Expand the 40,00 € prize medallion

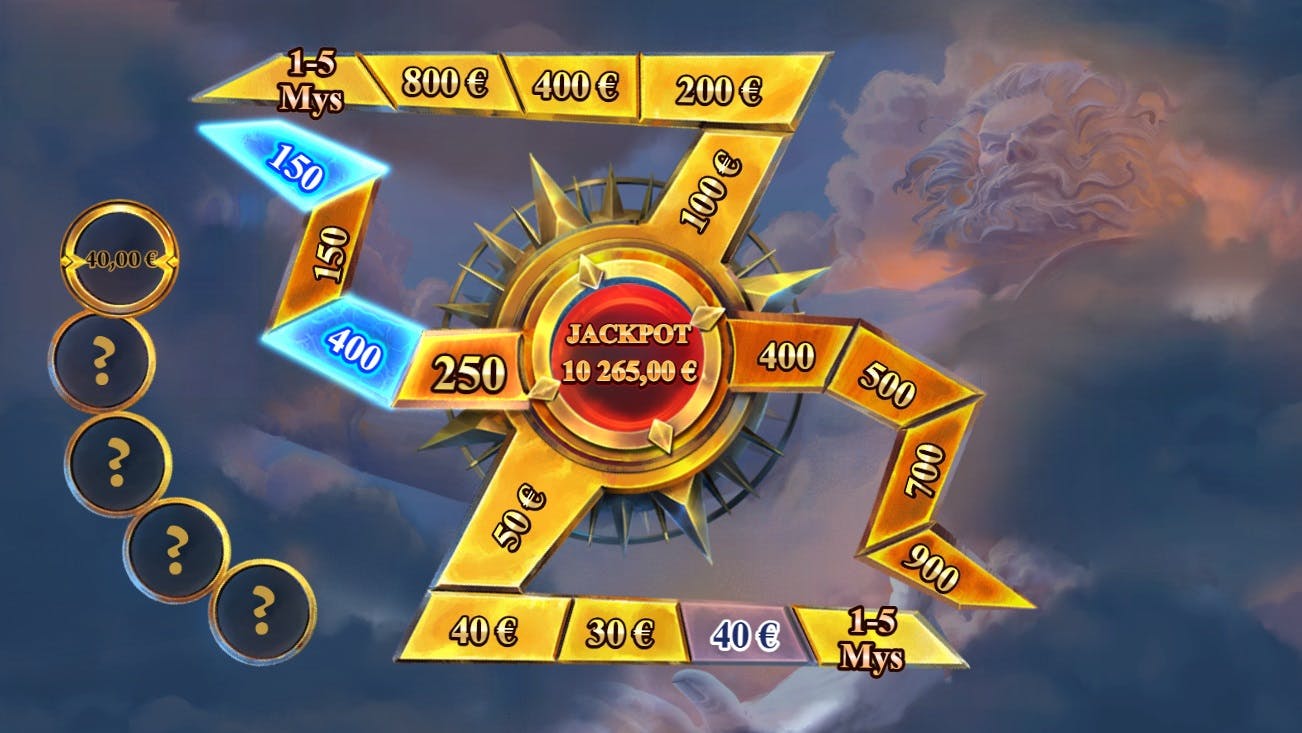(120, 259)
